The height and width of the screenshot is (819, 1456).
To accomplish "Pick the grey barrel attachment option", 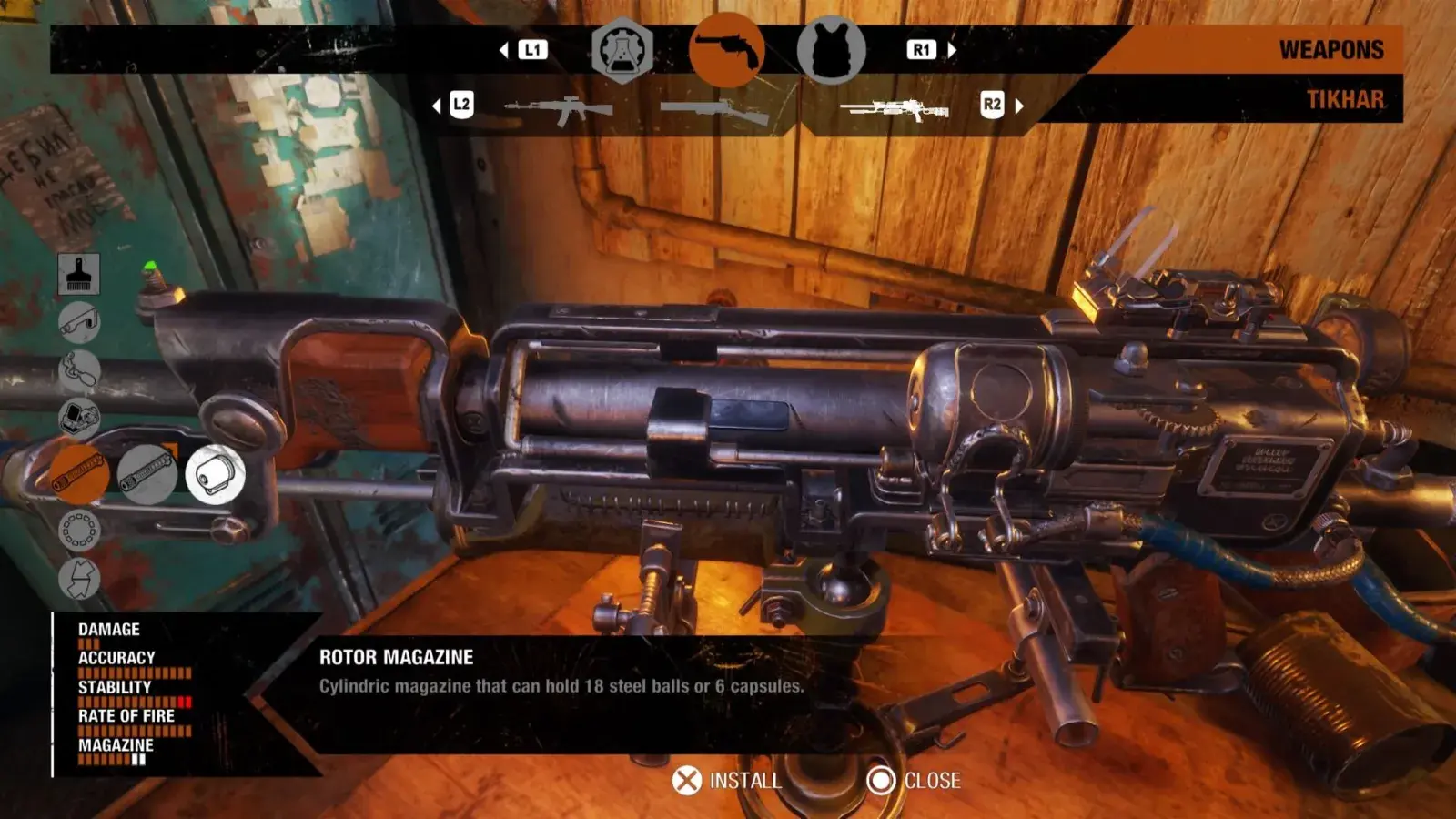I will pos(147,474).
